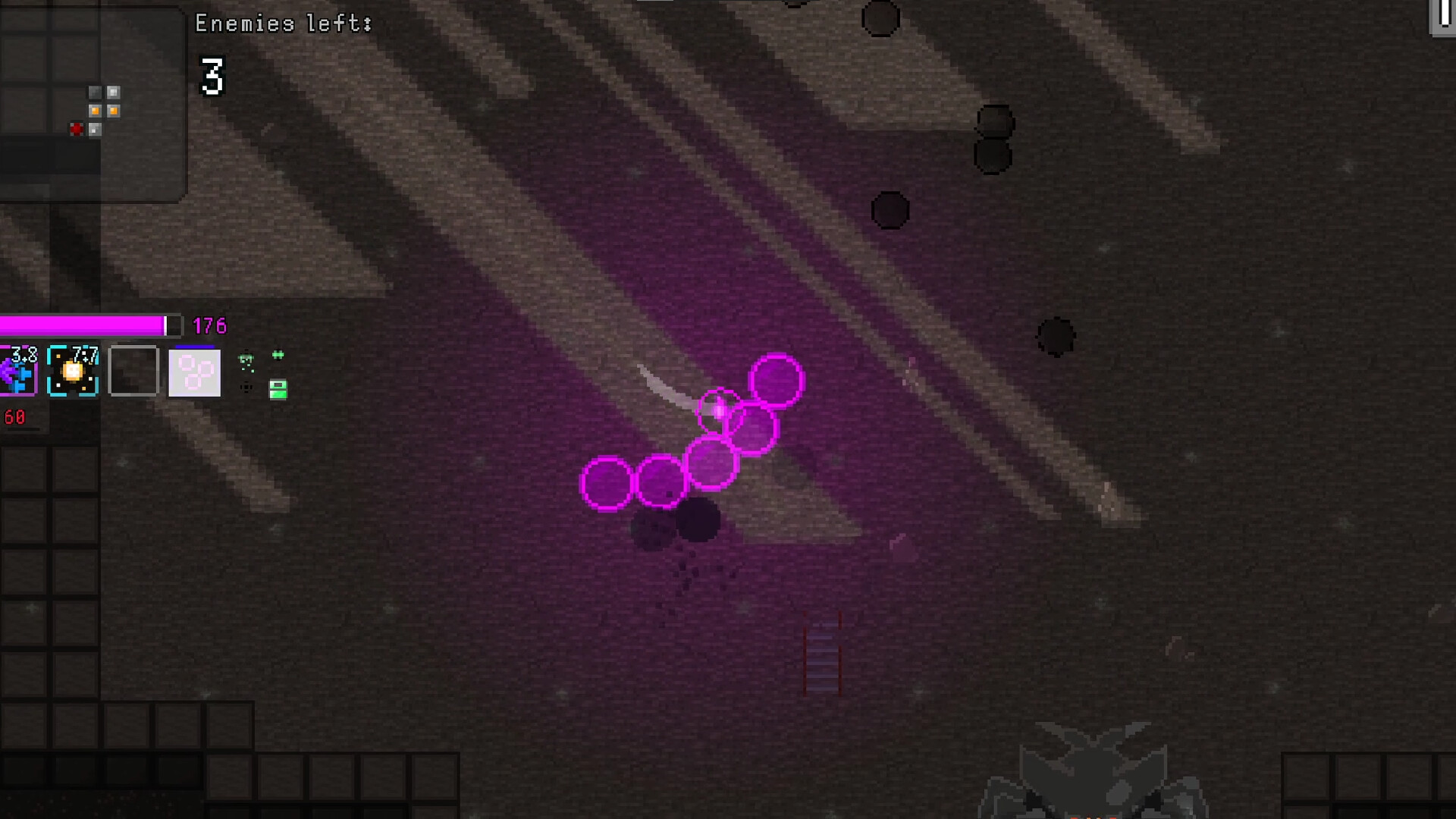Click the green potion bottle icon
This screenshot has width=1456, height=819.
pyautogui.click(x=278, y=390)
